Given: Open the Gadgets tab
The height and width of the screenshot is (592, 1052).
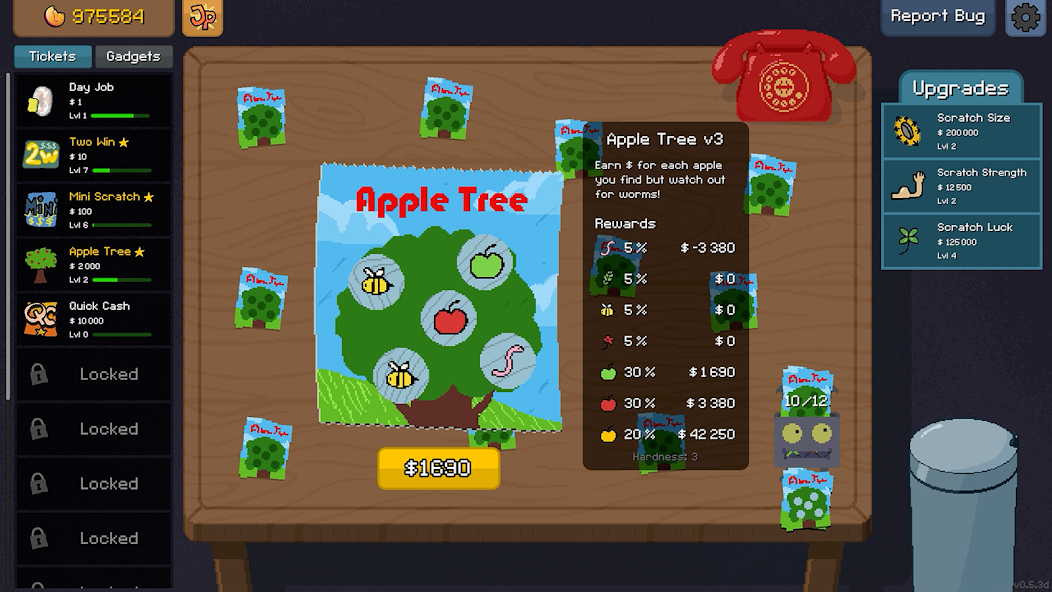Looking at the screenshot, I should [133, 57].
